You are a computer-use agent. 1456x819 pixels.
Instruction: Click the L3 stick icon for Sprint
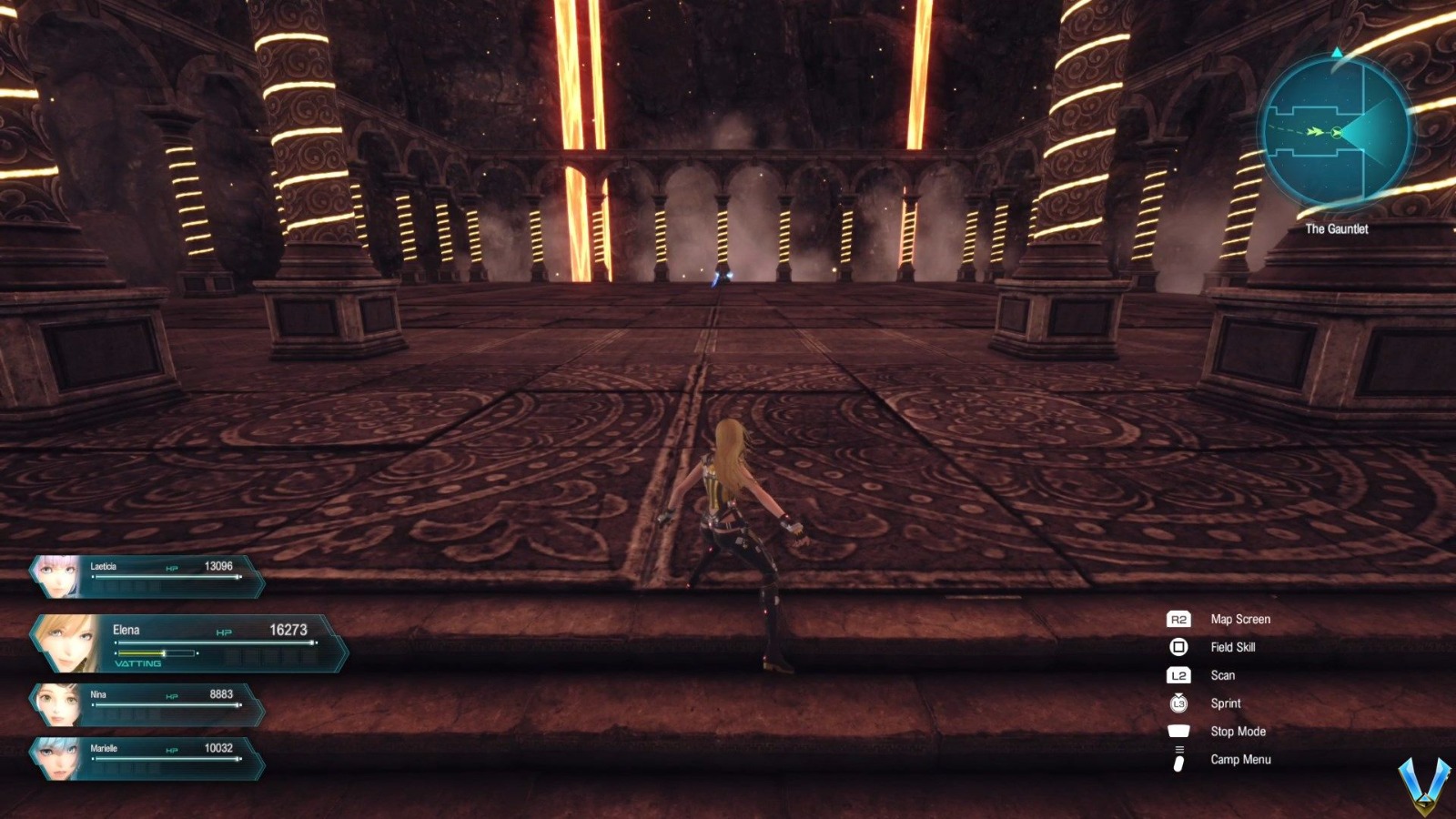click(1178, 703)
